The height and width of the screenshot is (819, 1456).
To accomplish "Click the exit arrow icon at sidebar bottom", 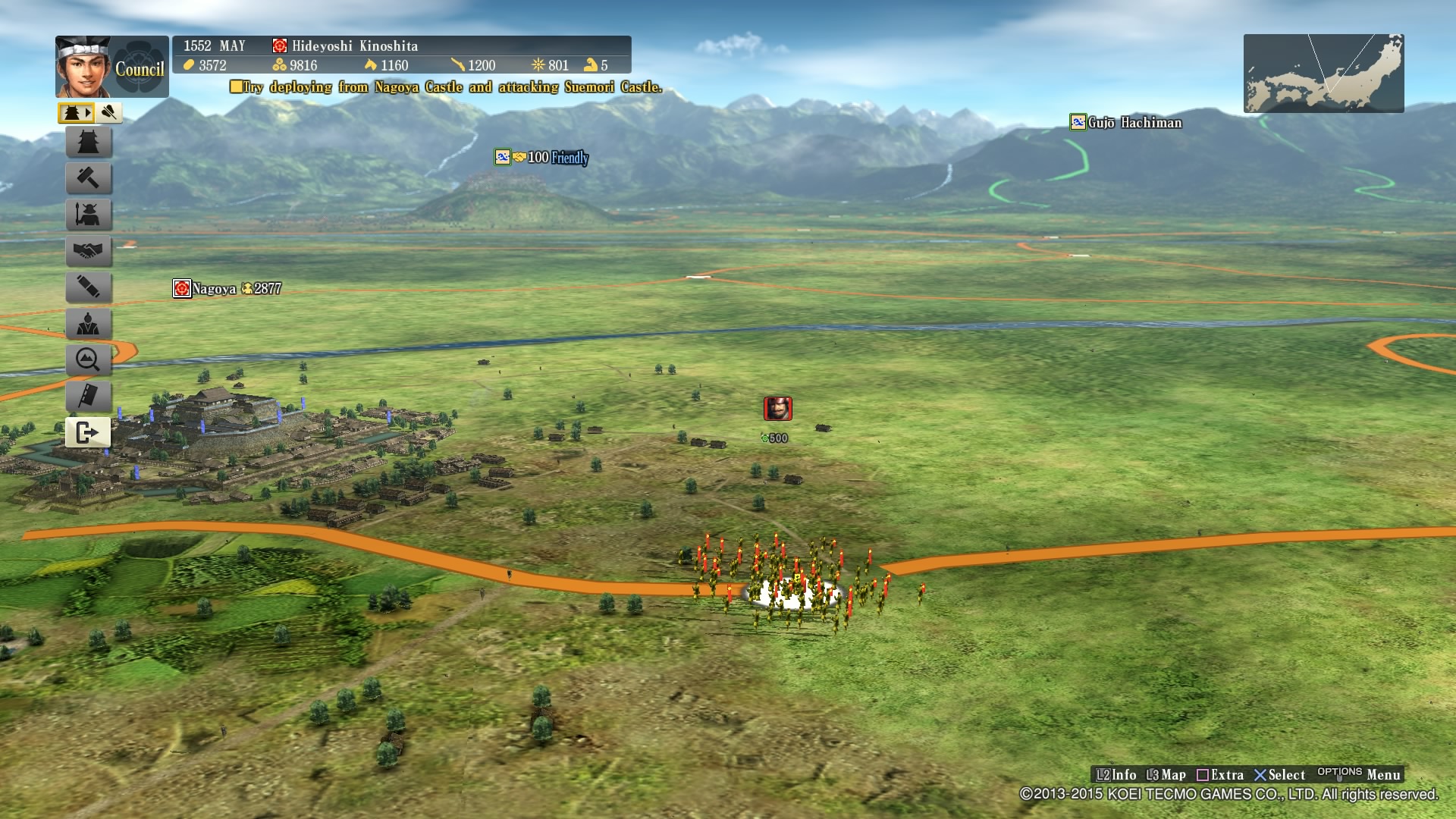I will pos(89,433).
